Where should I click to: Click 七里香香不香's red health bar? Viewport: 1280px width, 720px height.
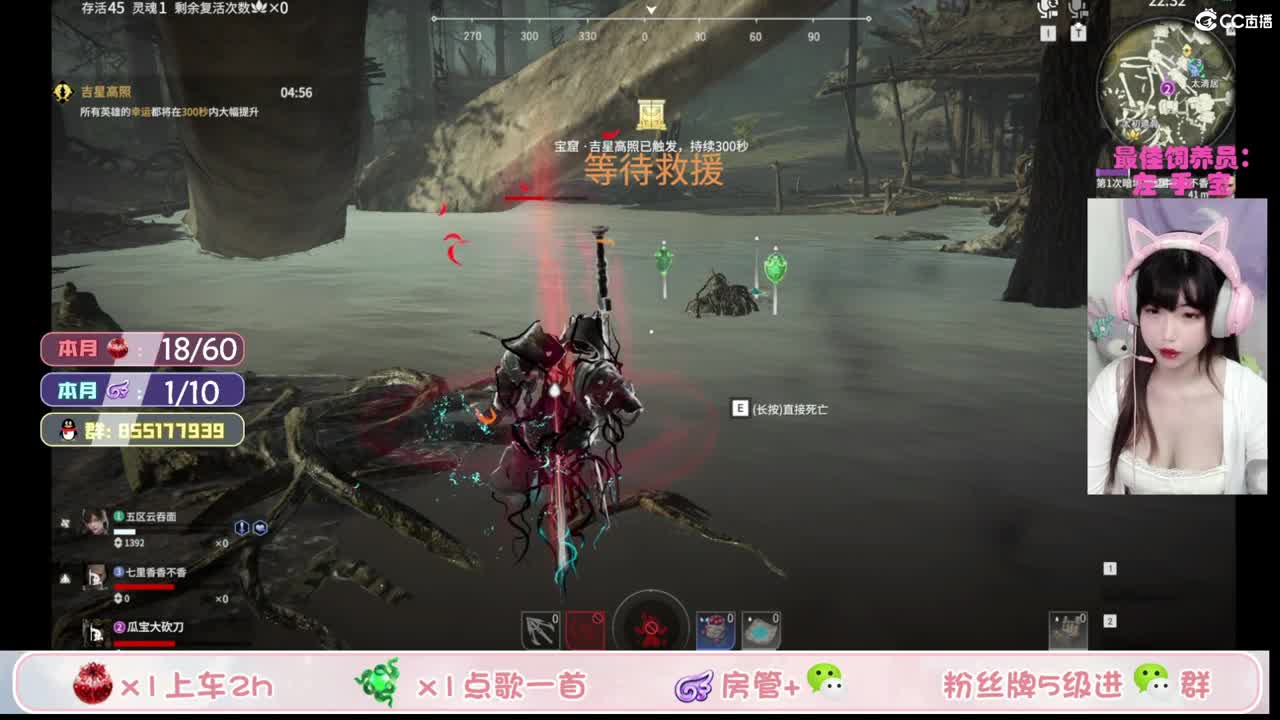[143, 587]
